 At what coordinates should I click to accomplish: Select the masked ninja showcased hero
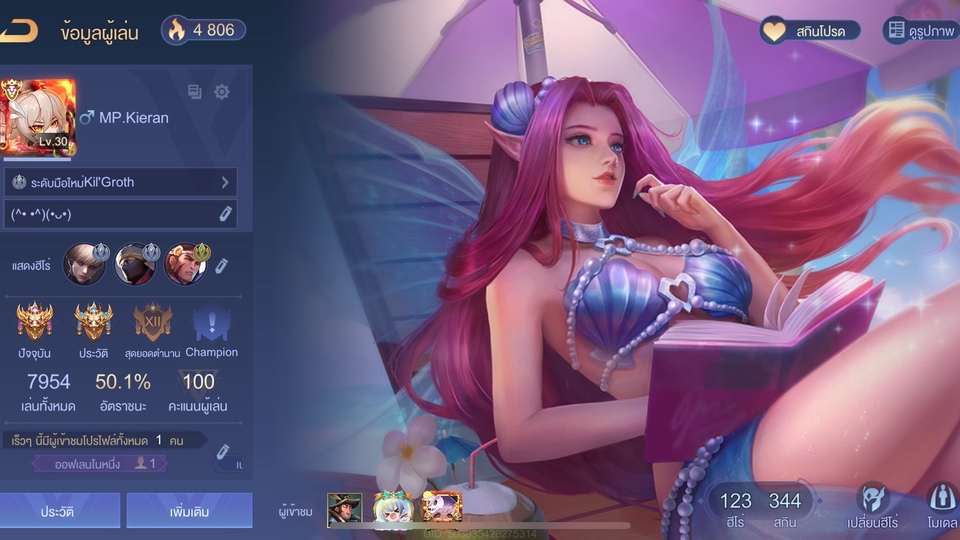135,265
